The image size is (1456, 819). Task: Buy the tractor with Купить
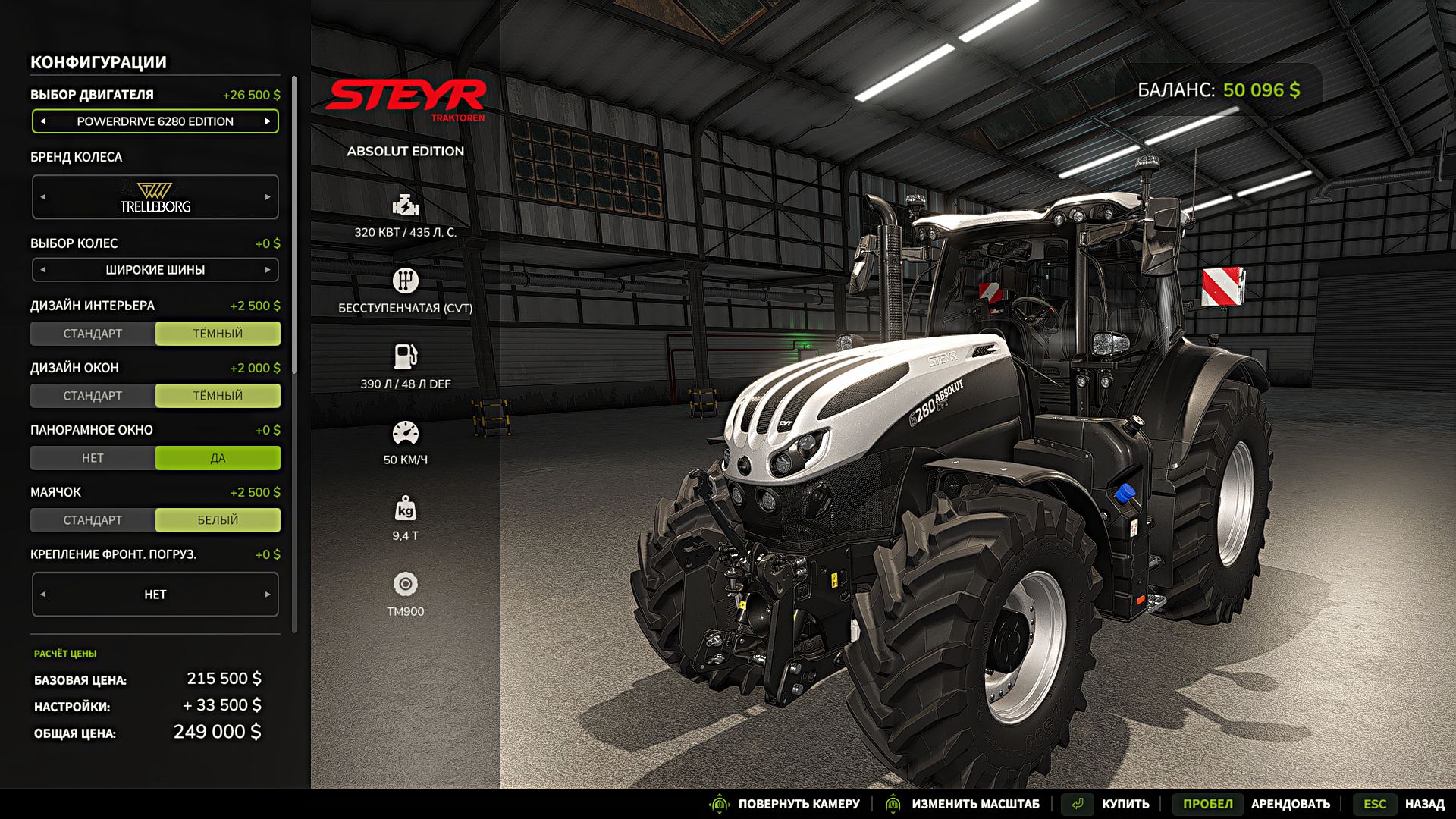(1125, 804)
